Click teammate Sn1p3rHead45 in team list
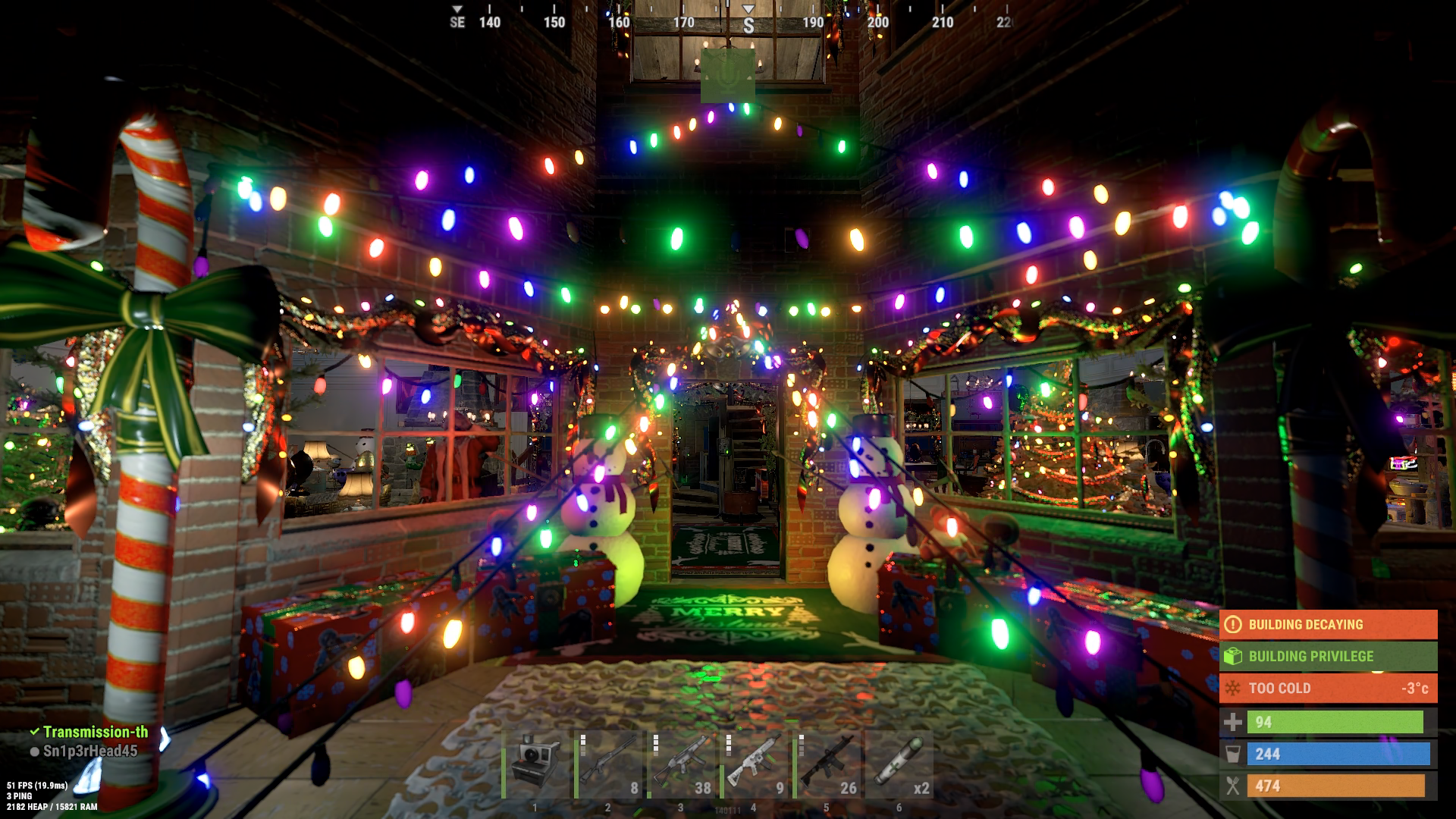1456x819 pixels. pyautogui.click(x=89, y=751)
